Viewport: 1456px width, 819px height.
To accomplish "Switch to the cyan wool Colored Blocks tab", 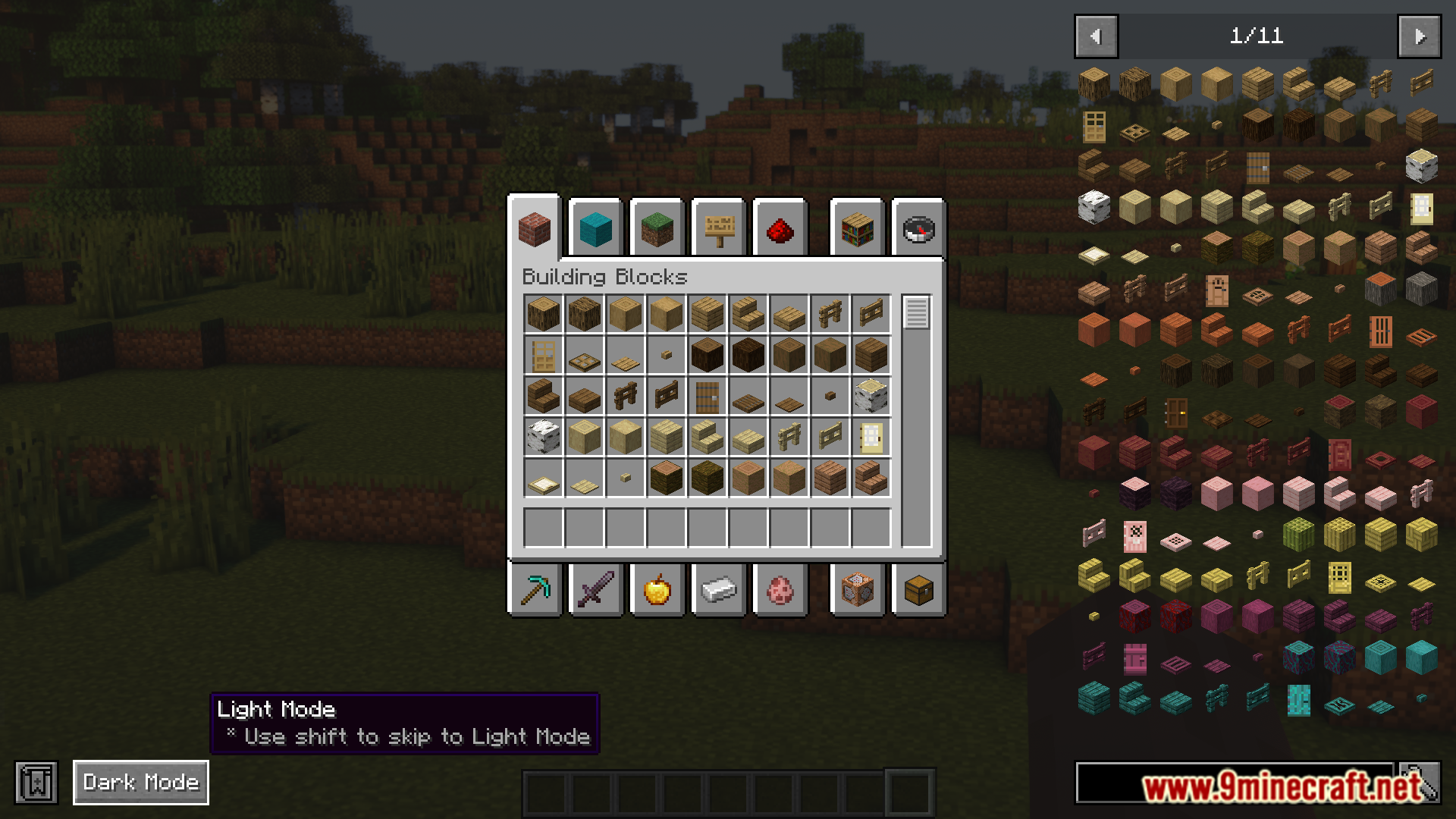I will click(595, 229).
